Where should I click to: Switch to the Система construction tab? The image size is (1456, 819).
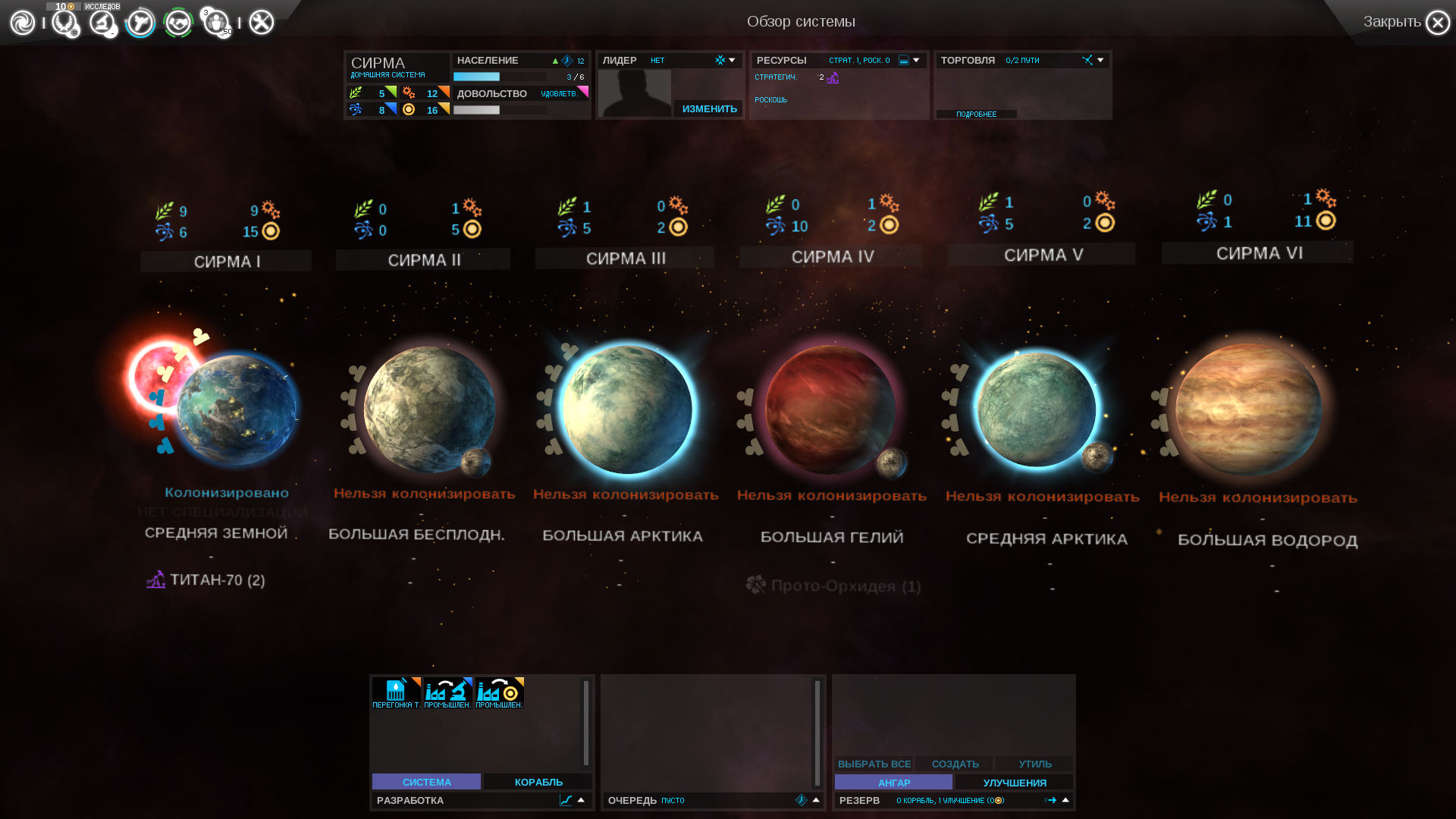click(x=426, y=782)
